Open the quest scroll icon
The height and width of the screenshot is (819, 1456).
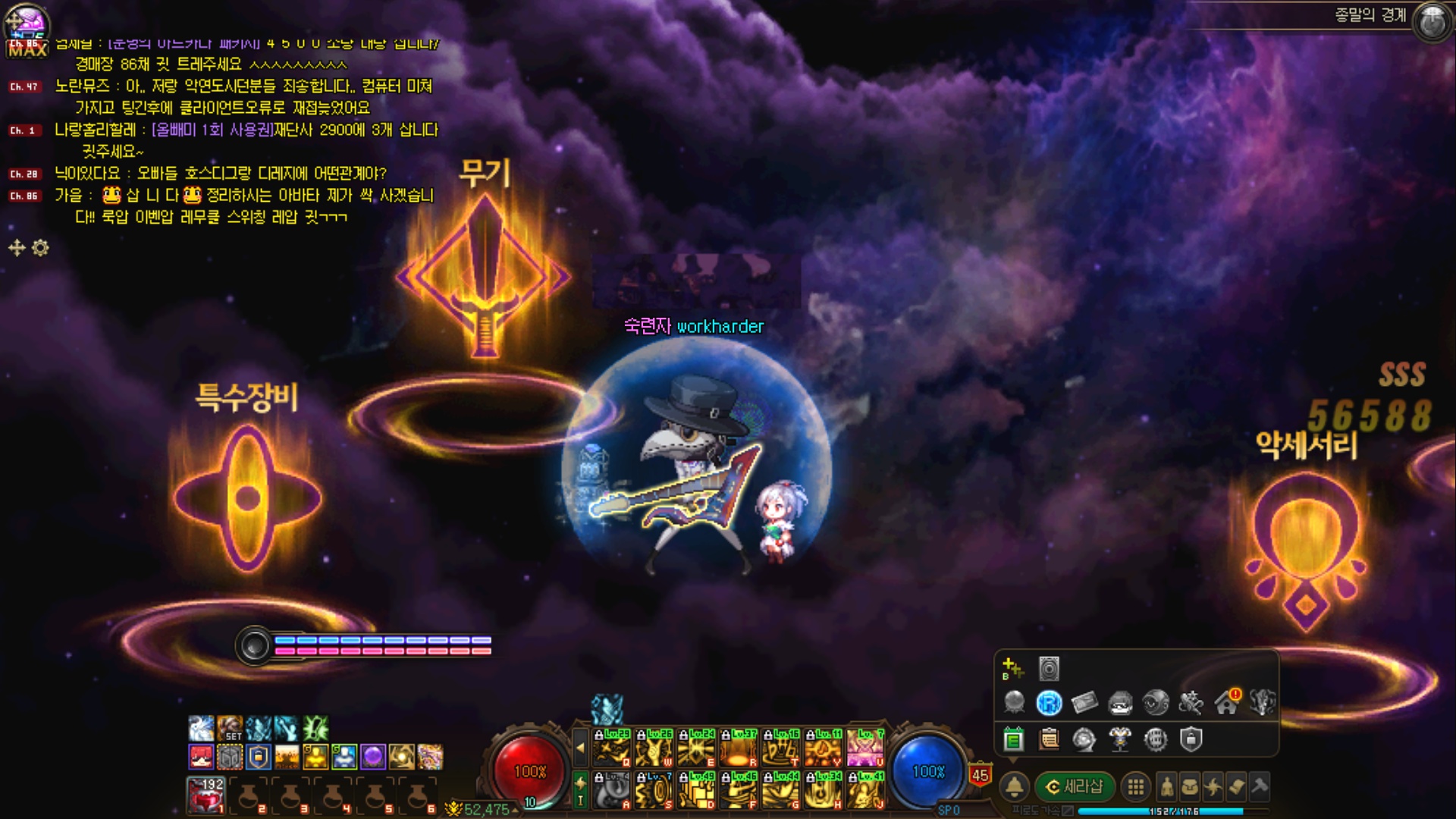1236,787
